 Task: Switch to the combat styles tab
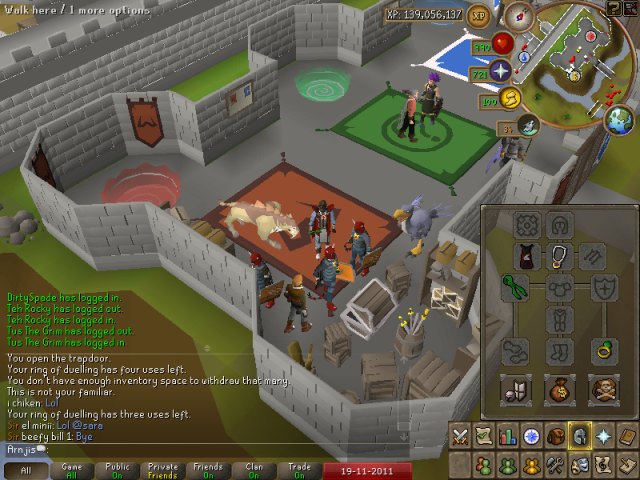pyautogui.click(x=461, y=437)
